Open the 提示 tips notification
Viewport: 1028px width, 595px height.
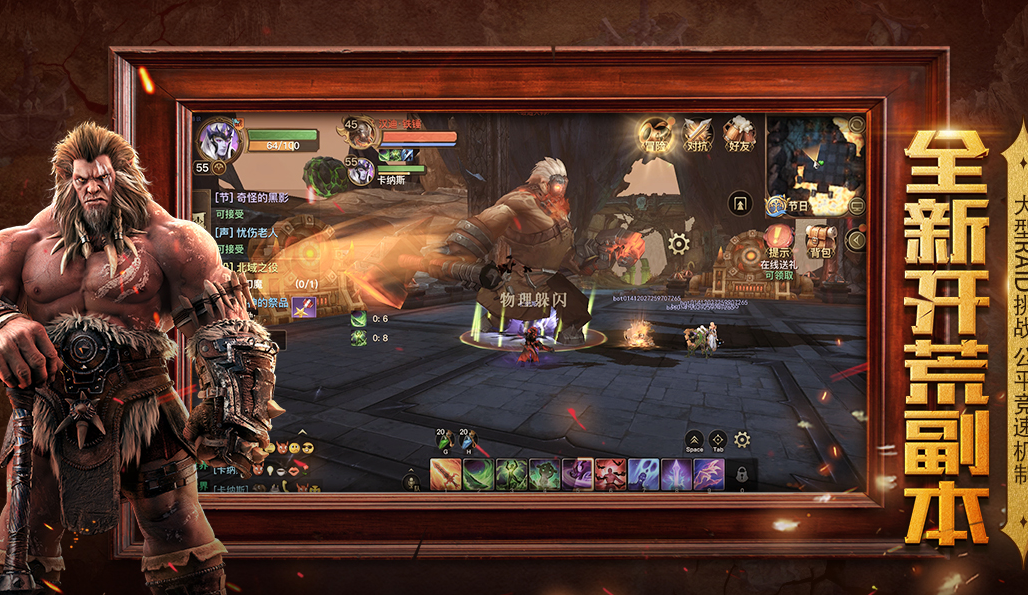pyautogui.click(x=778, y=242)
